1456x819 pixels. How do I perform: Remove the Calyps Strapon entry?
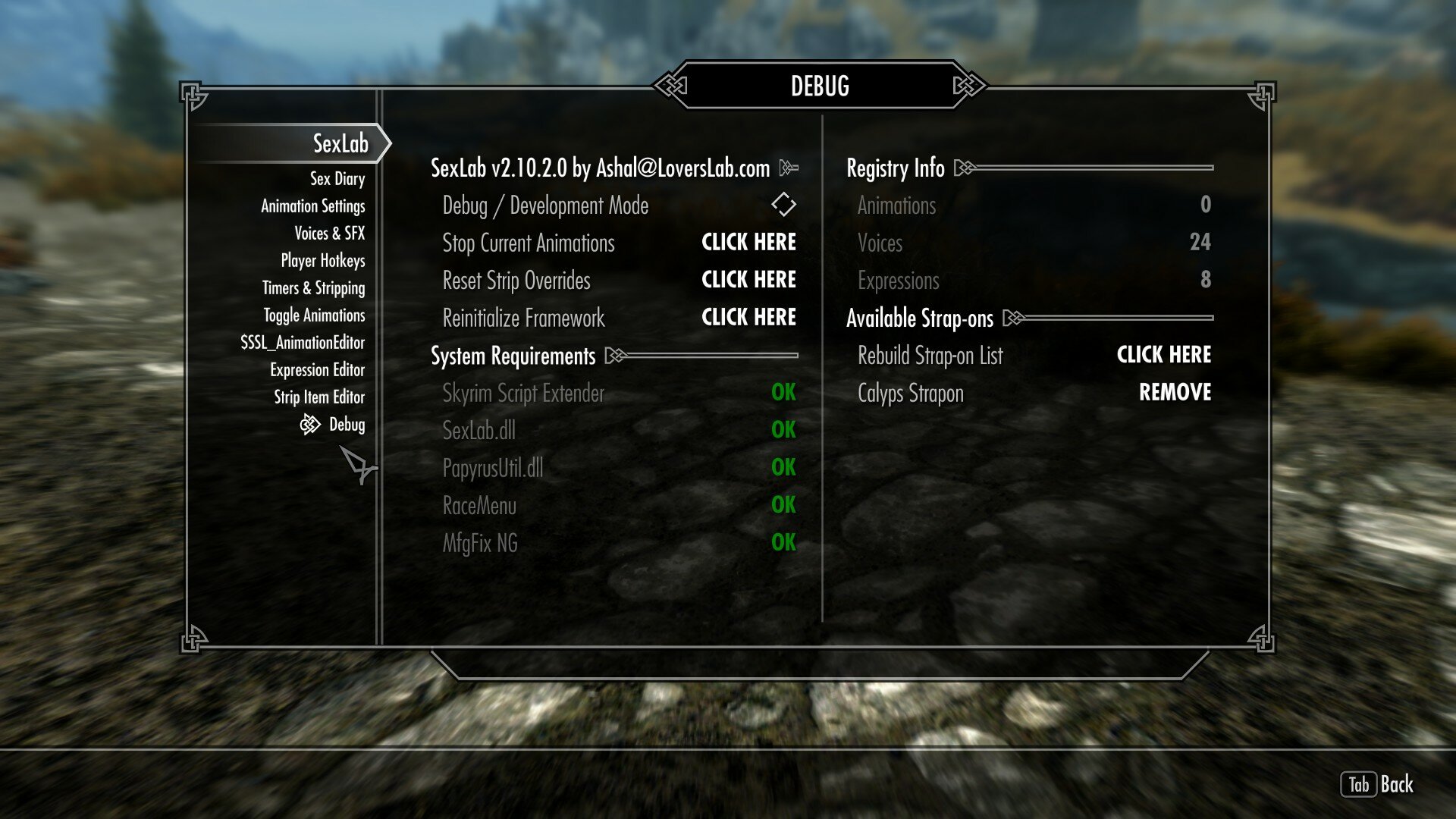1175,392
